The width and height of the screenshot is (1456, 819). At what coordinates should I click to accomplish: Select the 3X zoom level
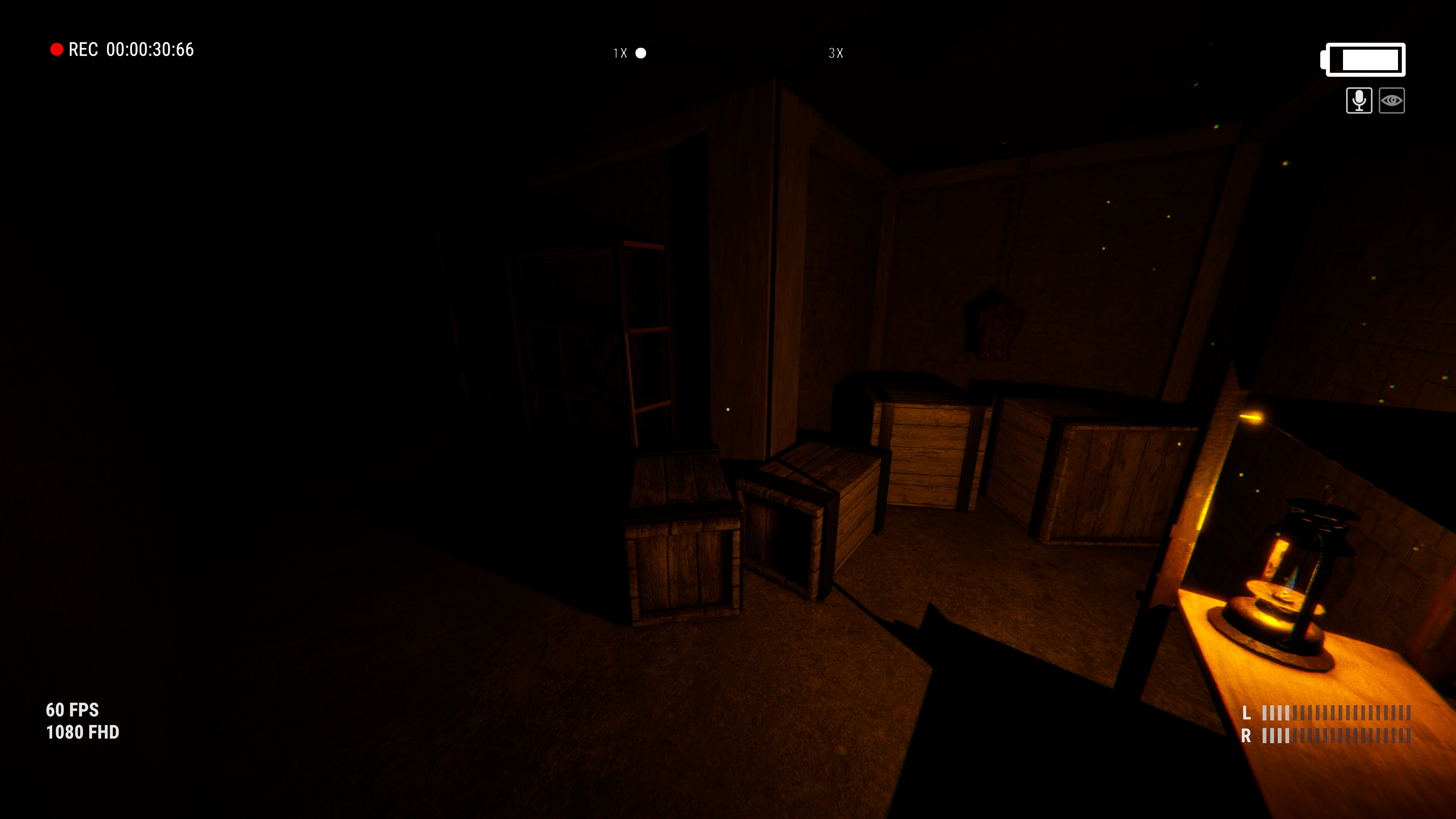(836, 53)
